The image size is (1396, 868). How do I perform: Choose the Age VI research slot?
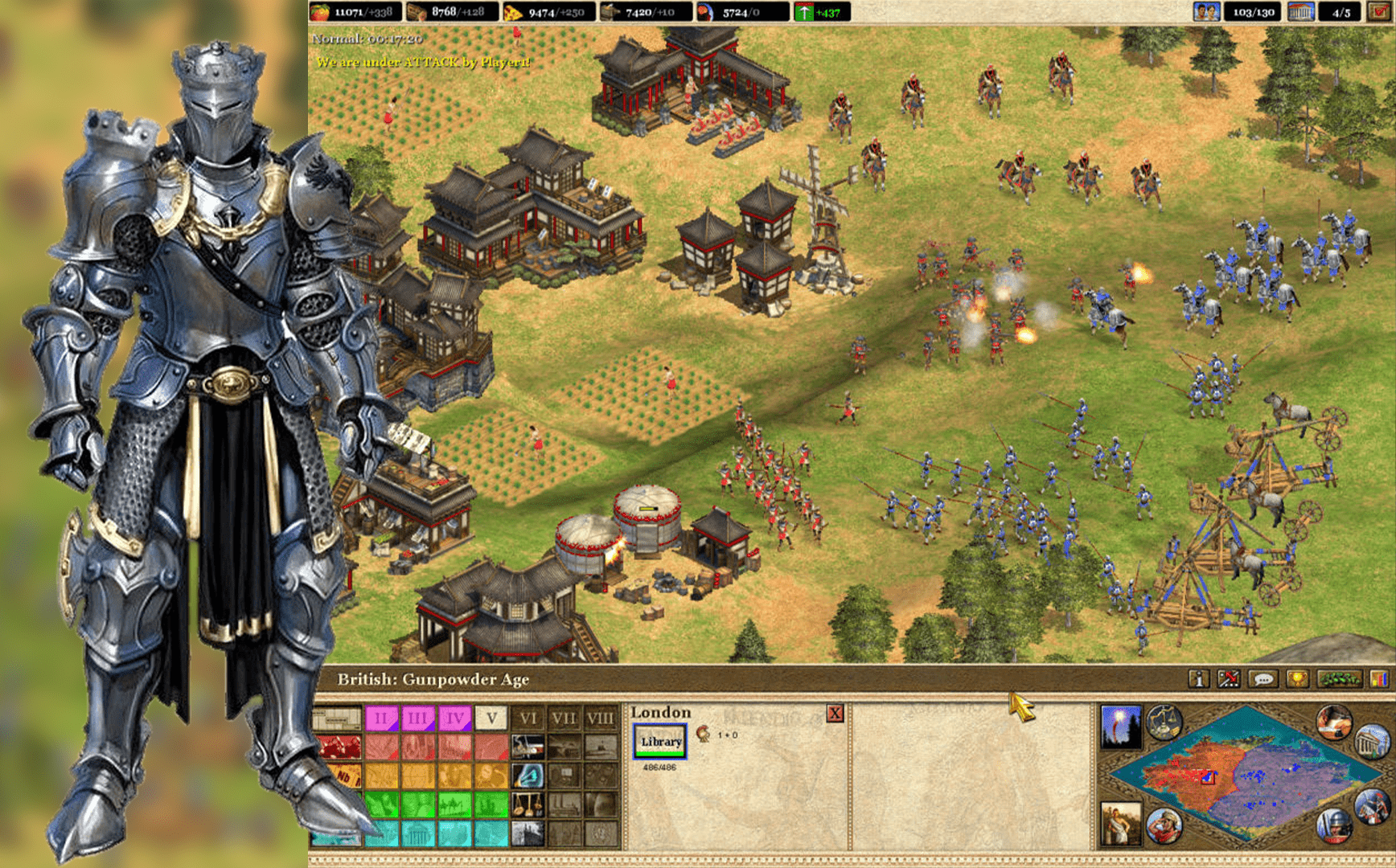(x=528, y=717)
